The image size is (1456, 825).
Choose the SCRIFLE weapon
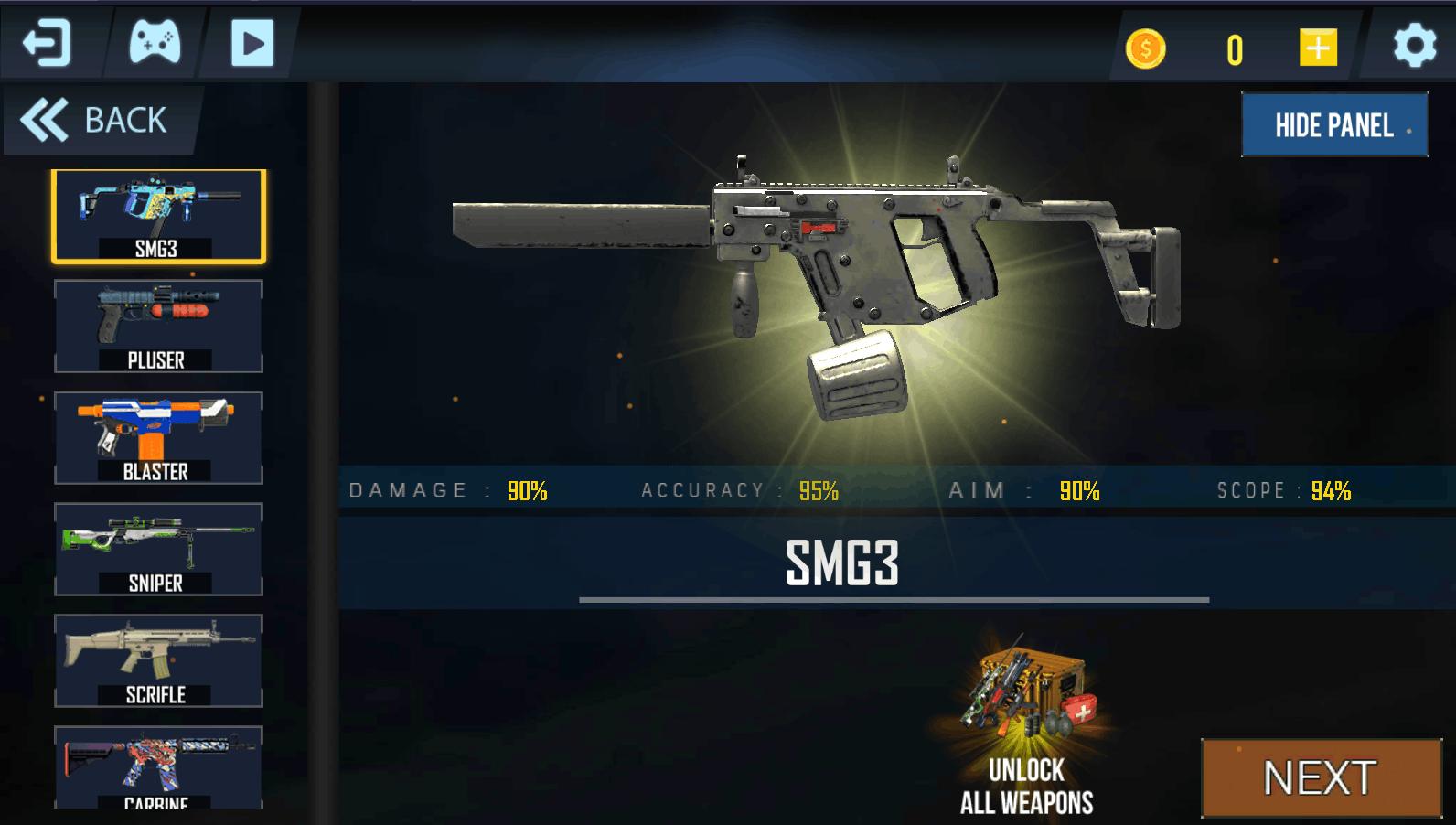[158, 661]
